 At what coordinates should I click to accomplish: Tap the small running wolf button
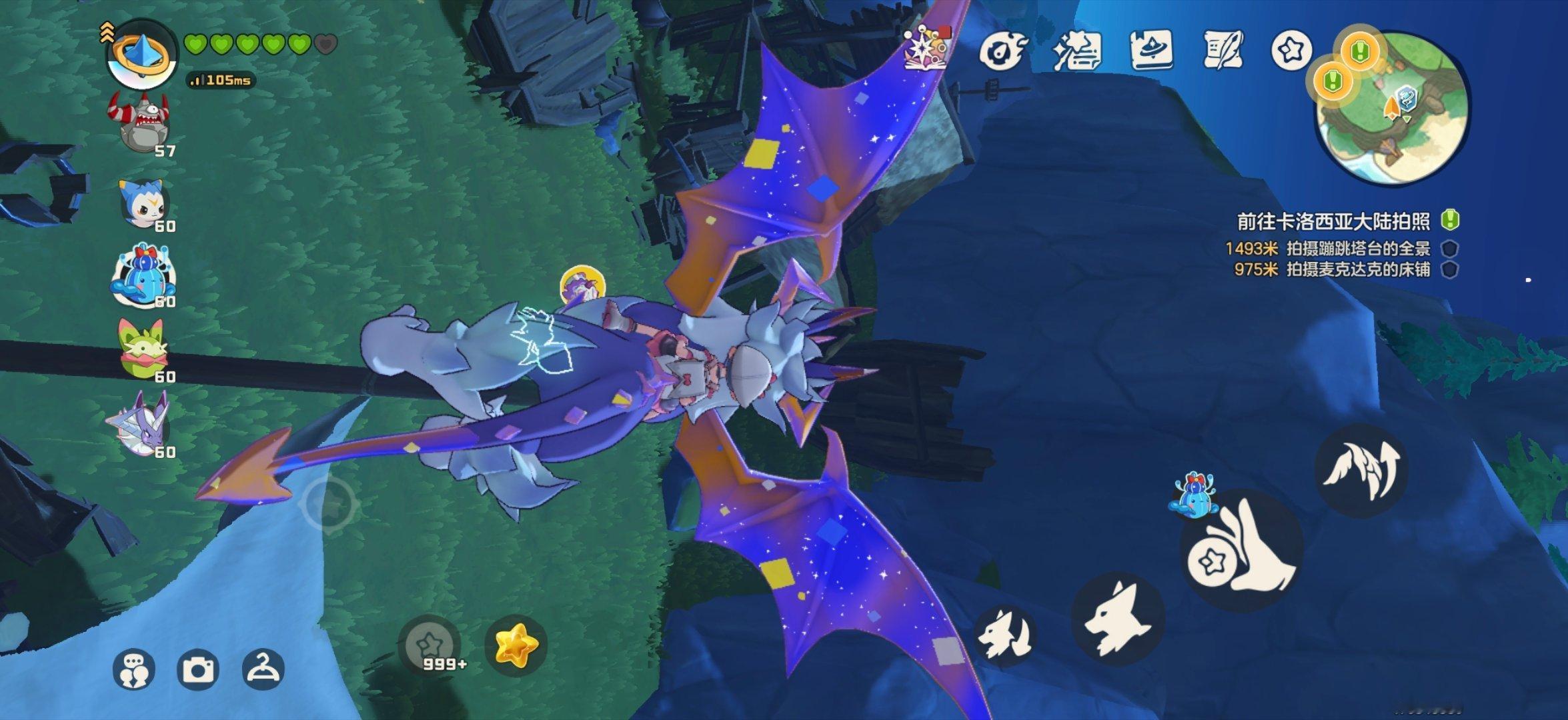1005,635
